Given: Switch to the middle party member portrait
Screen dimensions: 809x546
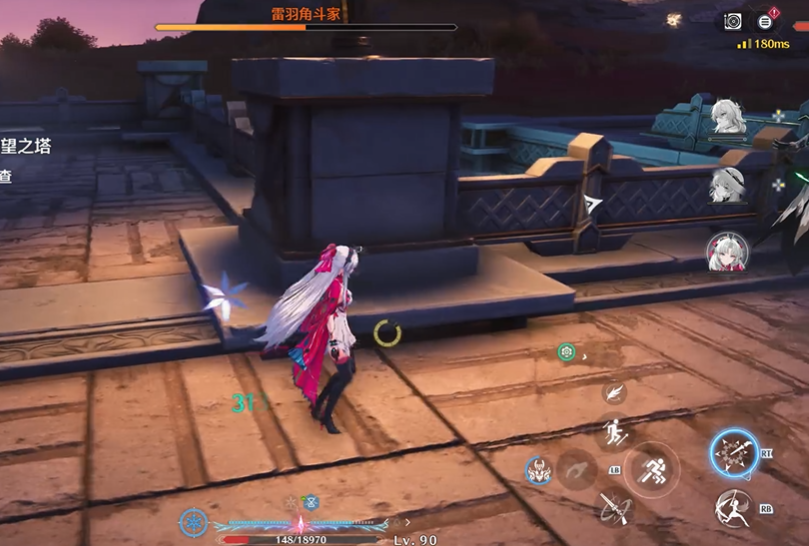Looking at the screenshot, I should [727, 184].
